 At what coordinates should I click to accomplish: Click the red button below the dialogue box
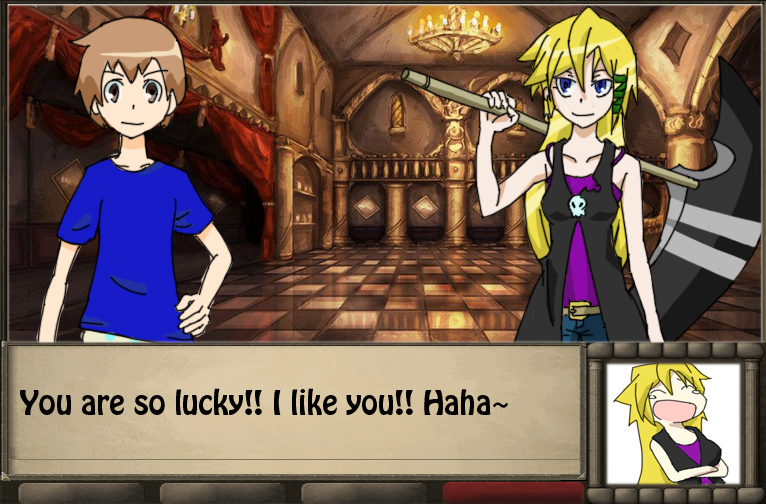click(512, 493)
